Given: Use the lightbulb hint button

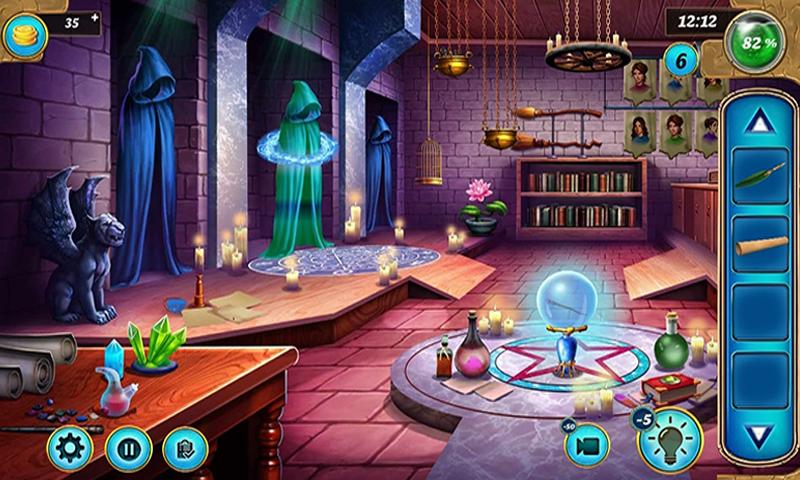Looking at the screenshot, I should tap(670, 441).
